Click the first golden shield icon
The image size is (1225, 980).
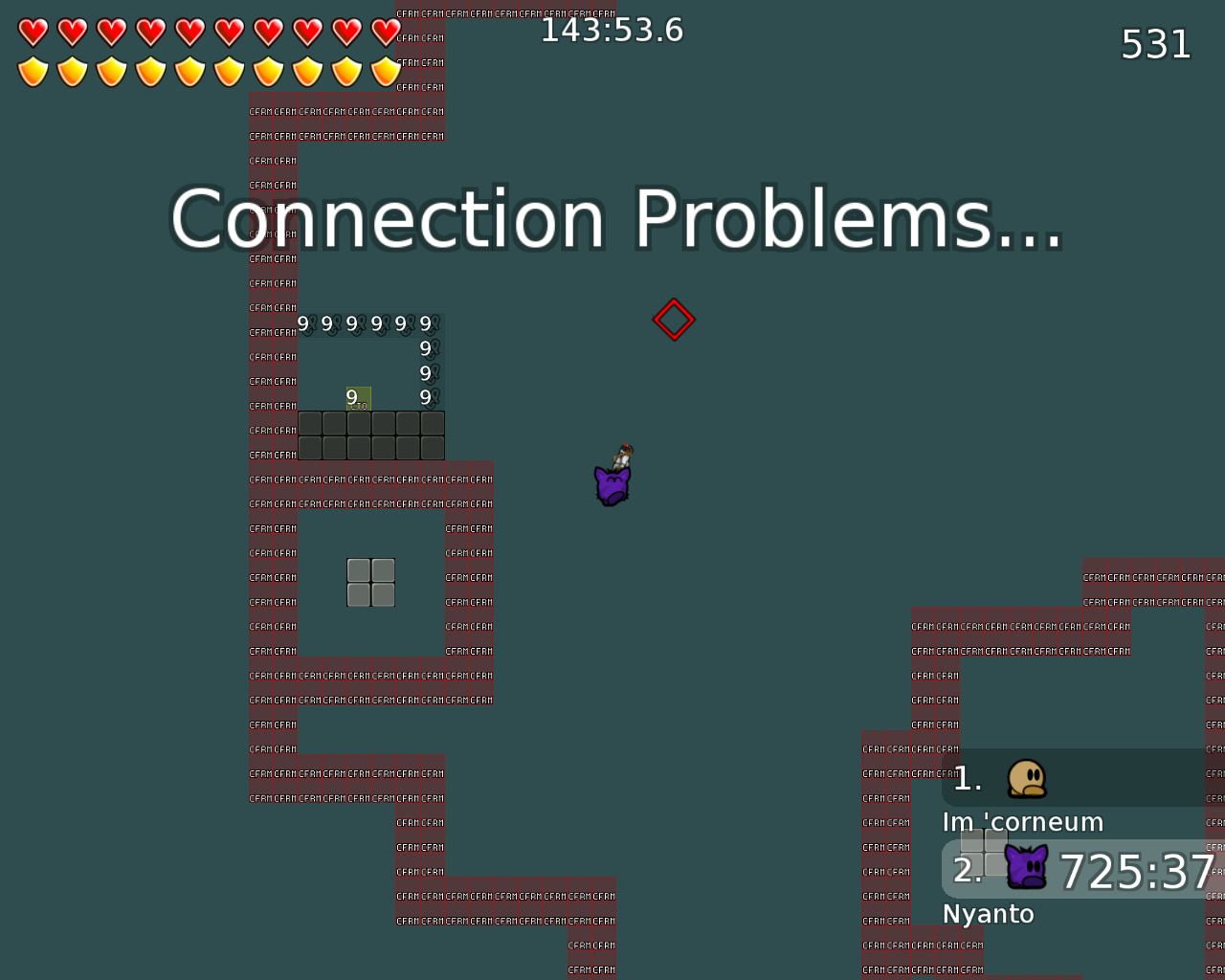32,70
